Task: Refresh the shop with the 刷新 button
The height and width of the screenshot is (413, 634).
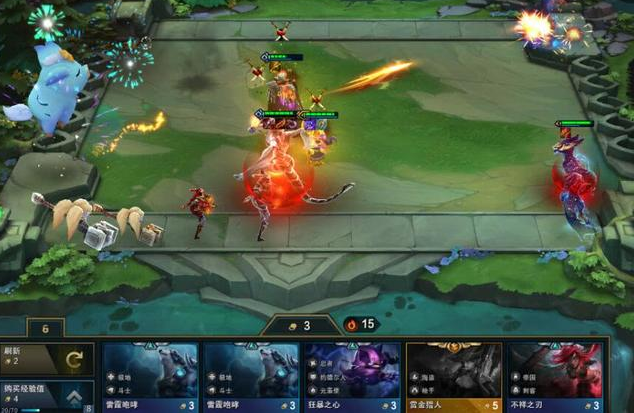Action: [47, 359]
